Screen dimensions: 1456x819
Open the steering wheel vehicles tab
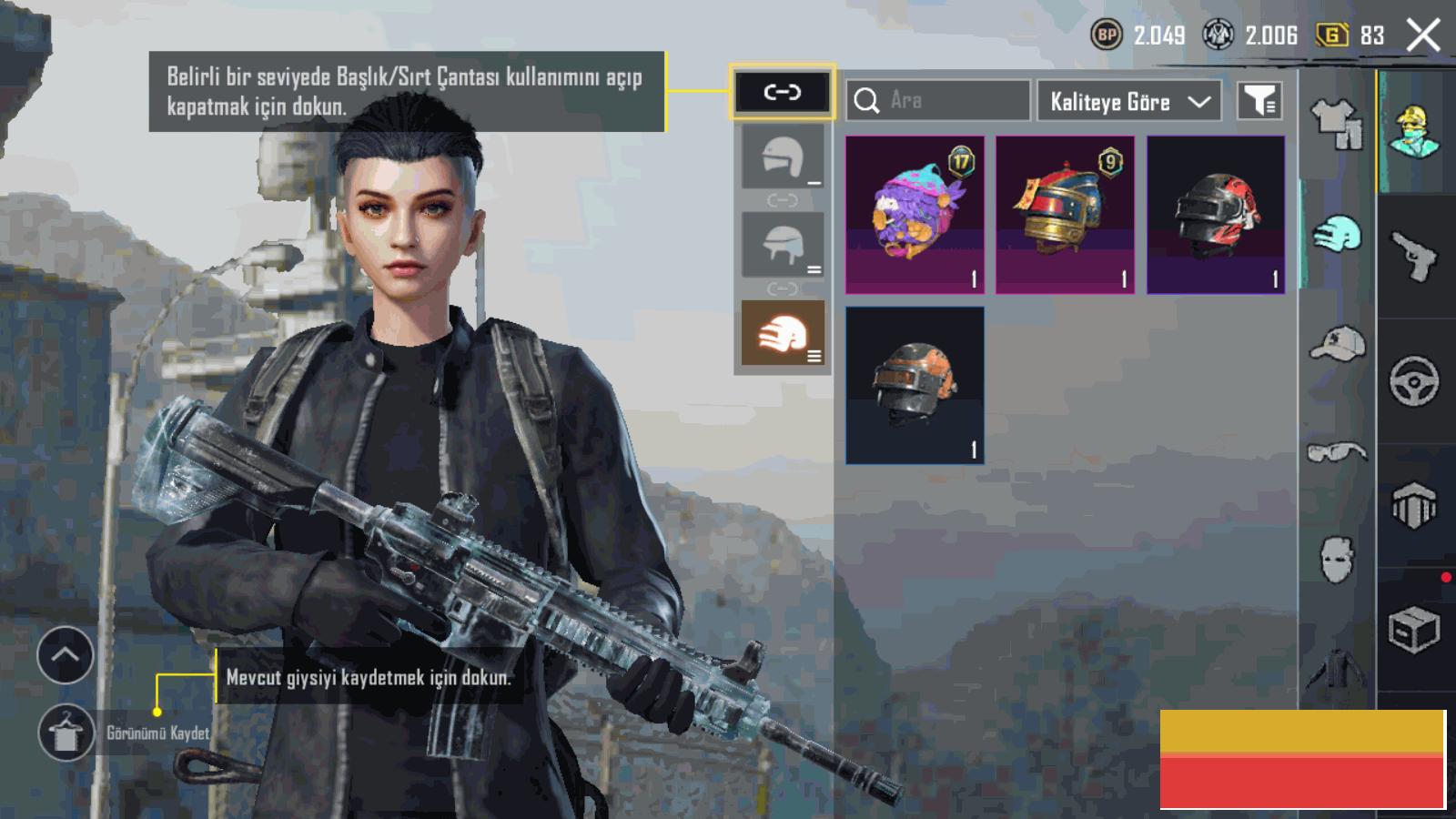(x=1414, y=381)
